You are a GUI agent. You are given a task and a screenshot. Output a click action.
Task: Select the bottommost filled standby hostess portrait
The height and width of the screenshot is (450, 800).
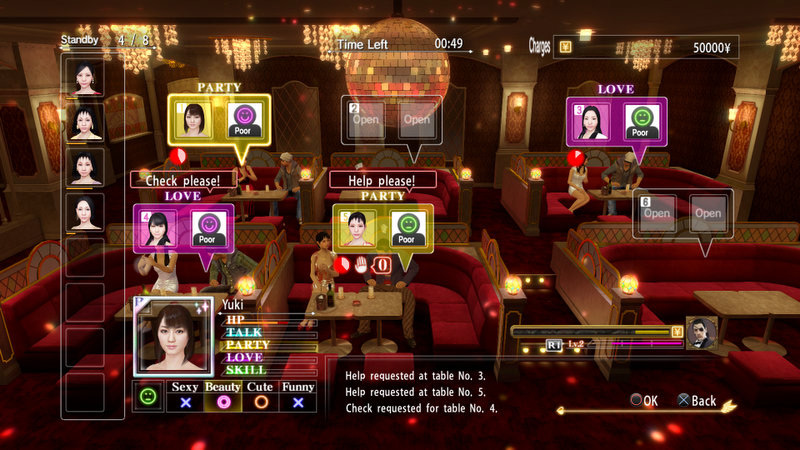tap(85, 212)
